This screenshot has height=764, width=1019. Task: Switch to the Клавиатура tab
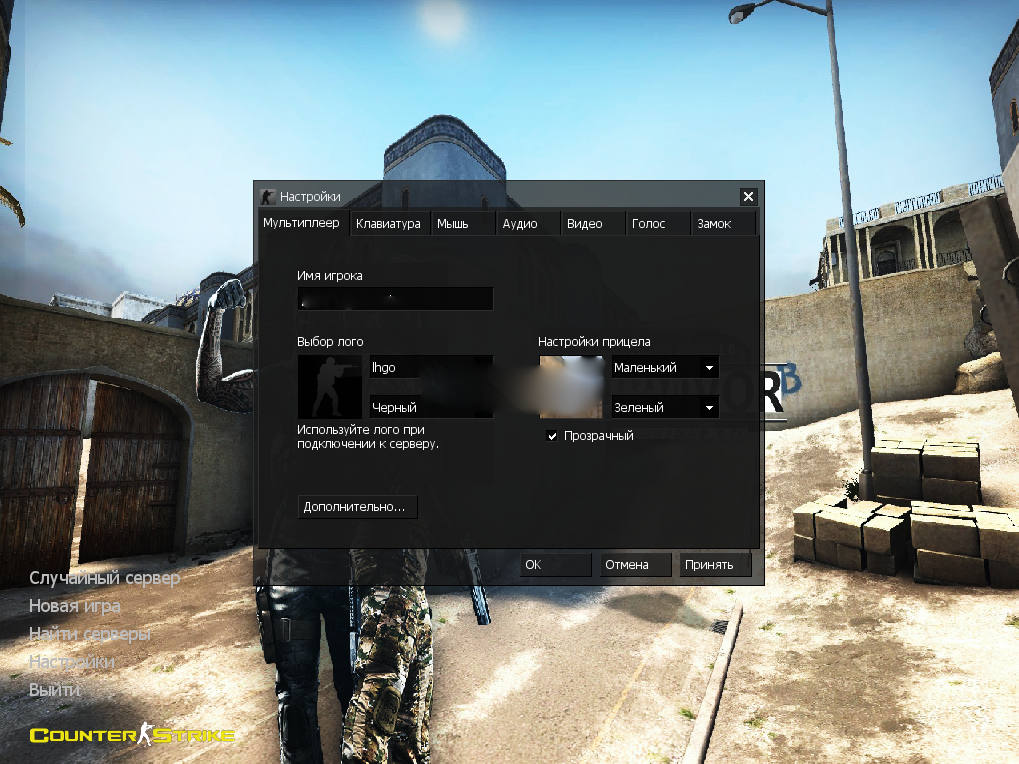pyautogui.click(x=389, y=224)
